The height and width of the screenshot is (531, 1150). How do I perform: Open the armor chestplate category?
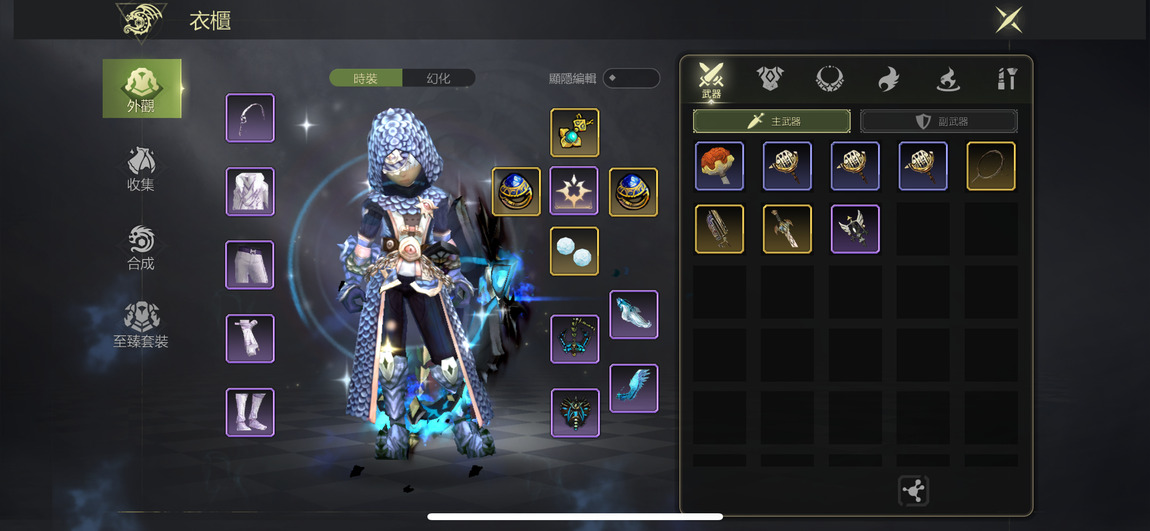click(x=770, y=78)
